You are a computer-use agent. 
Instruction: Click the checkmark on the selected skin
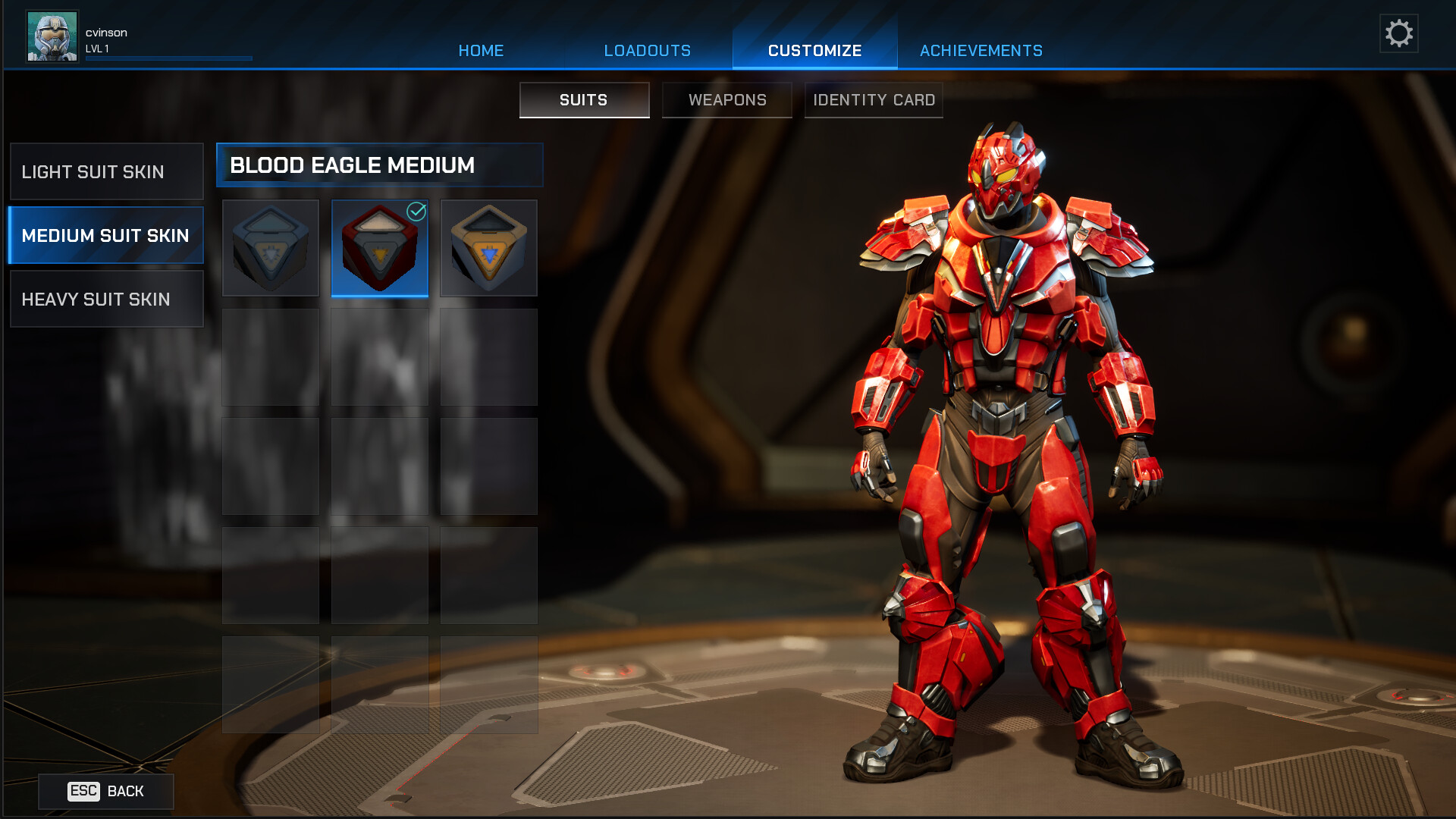(415, 212)
